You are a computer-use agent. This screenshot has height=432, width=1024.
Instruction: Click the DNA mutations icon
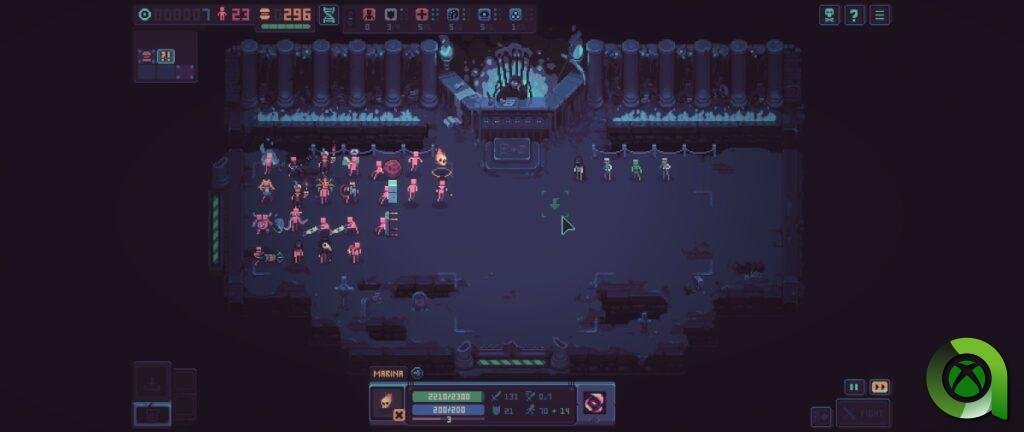point(328,15)
